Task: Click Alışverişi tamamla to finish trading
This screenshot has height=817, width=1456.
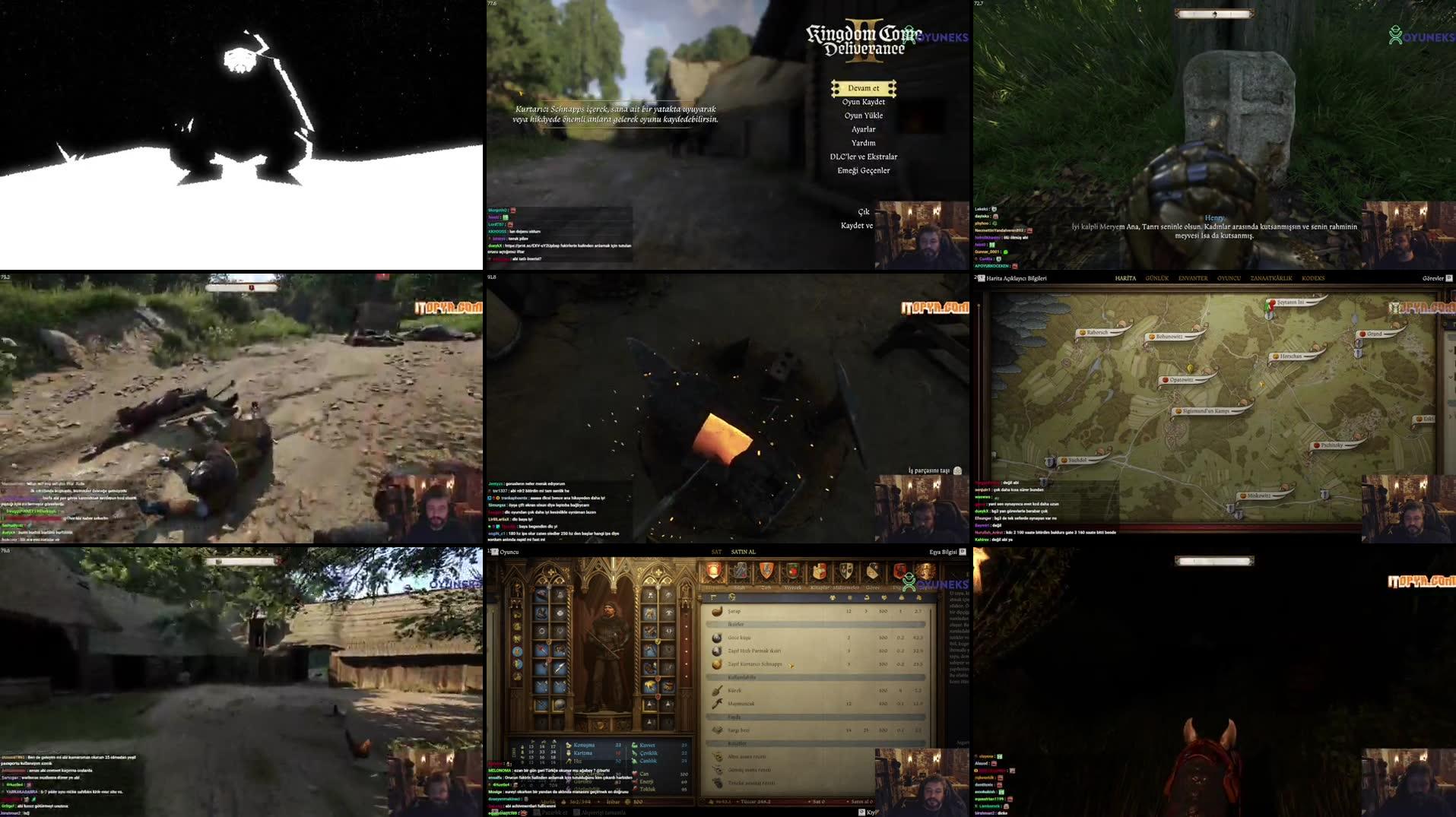Action: (x=604, y=812)
